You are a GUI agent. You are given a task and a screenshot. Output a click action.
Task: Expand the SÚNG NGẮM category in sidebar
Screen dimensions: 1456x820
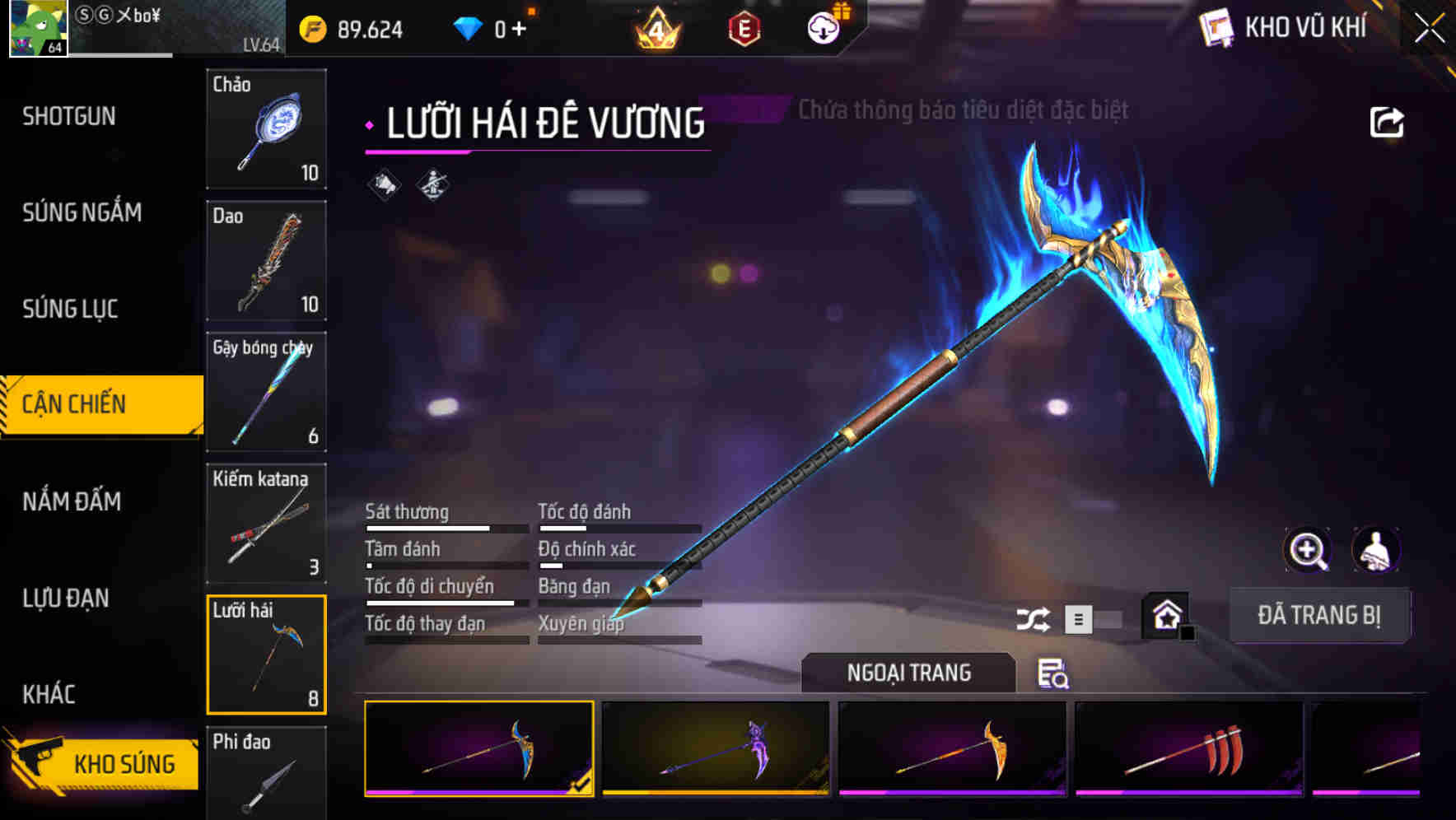point(82,212)
